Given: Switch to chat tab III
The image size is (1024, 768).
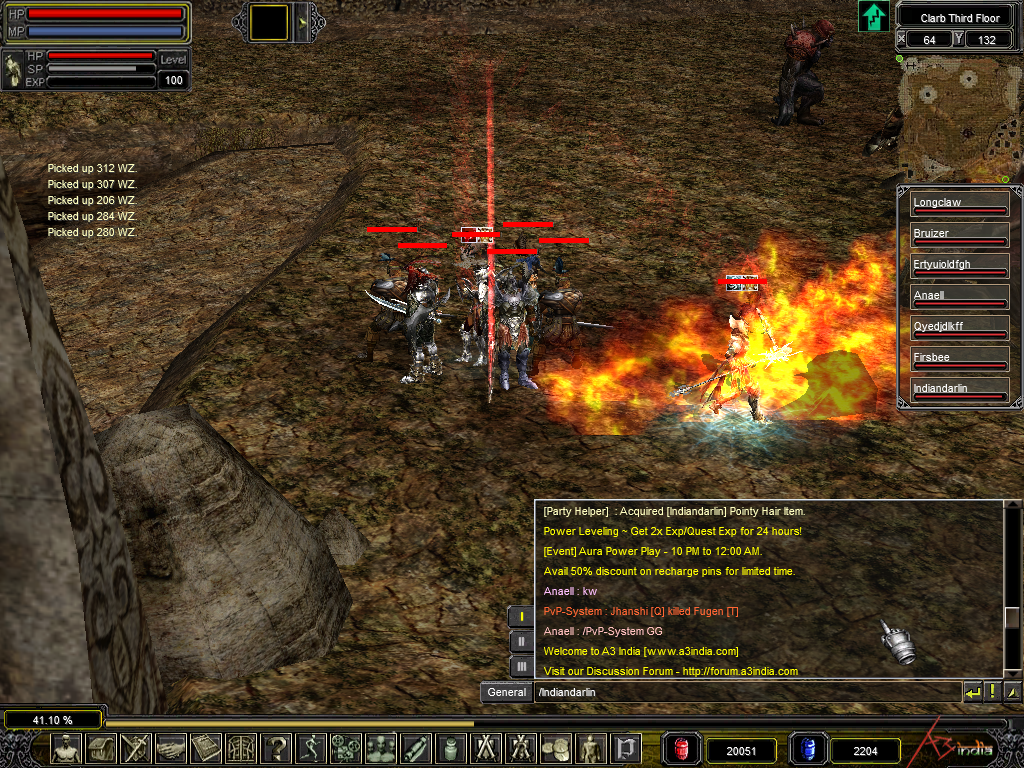Looking at the screenshot, I should coord(521,666).
